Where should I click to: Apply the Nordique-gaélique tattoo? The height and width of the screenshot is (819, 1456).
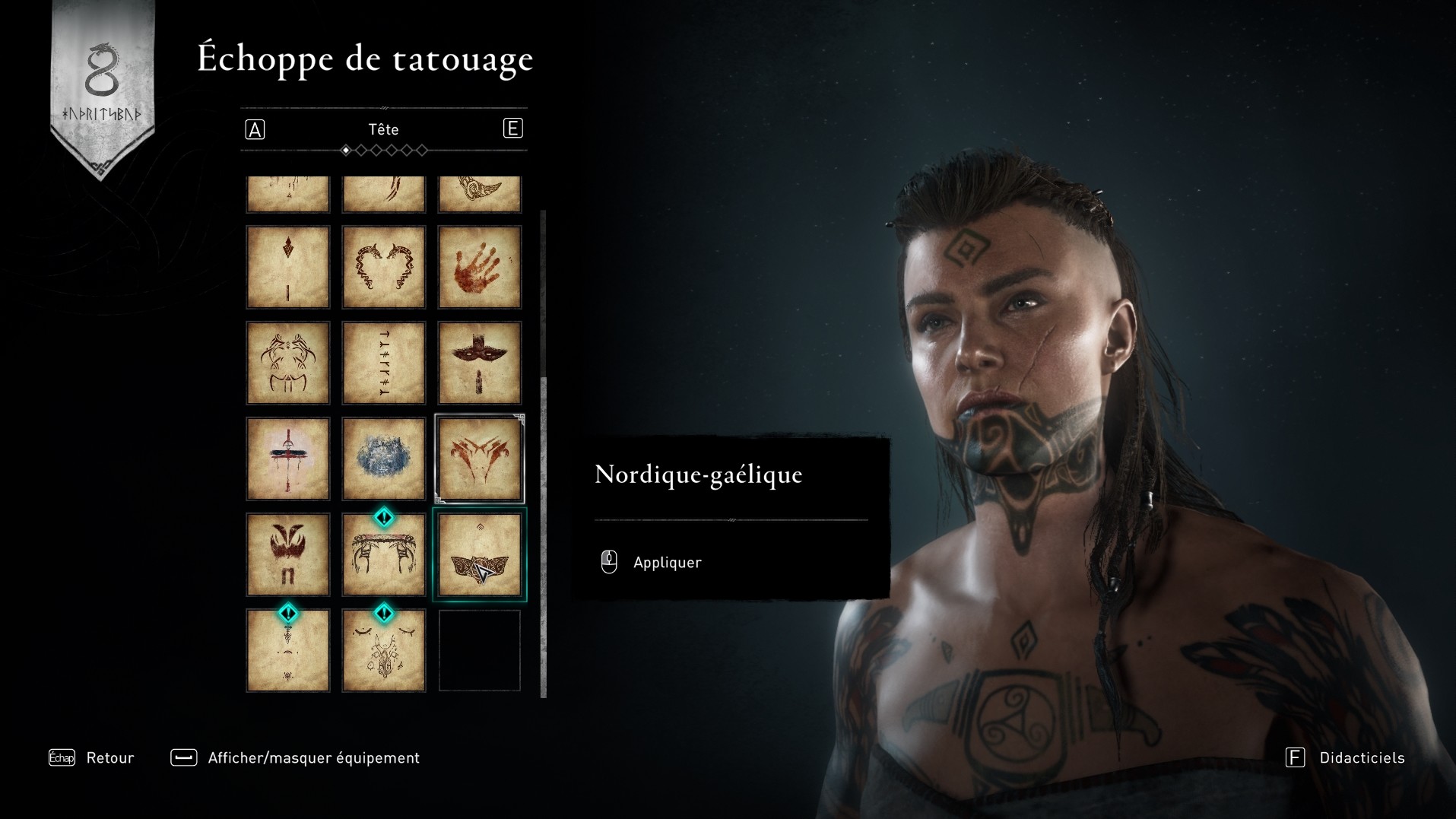pos(666,562)
